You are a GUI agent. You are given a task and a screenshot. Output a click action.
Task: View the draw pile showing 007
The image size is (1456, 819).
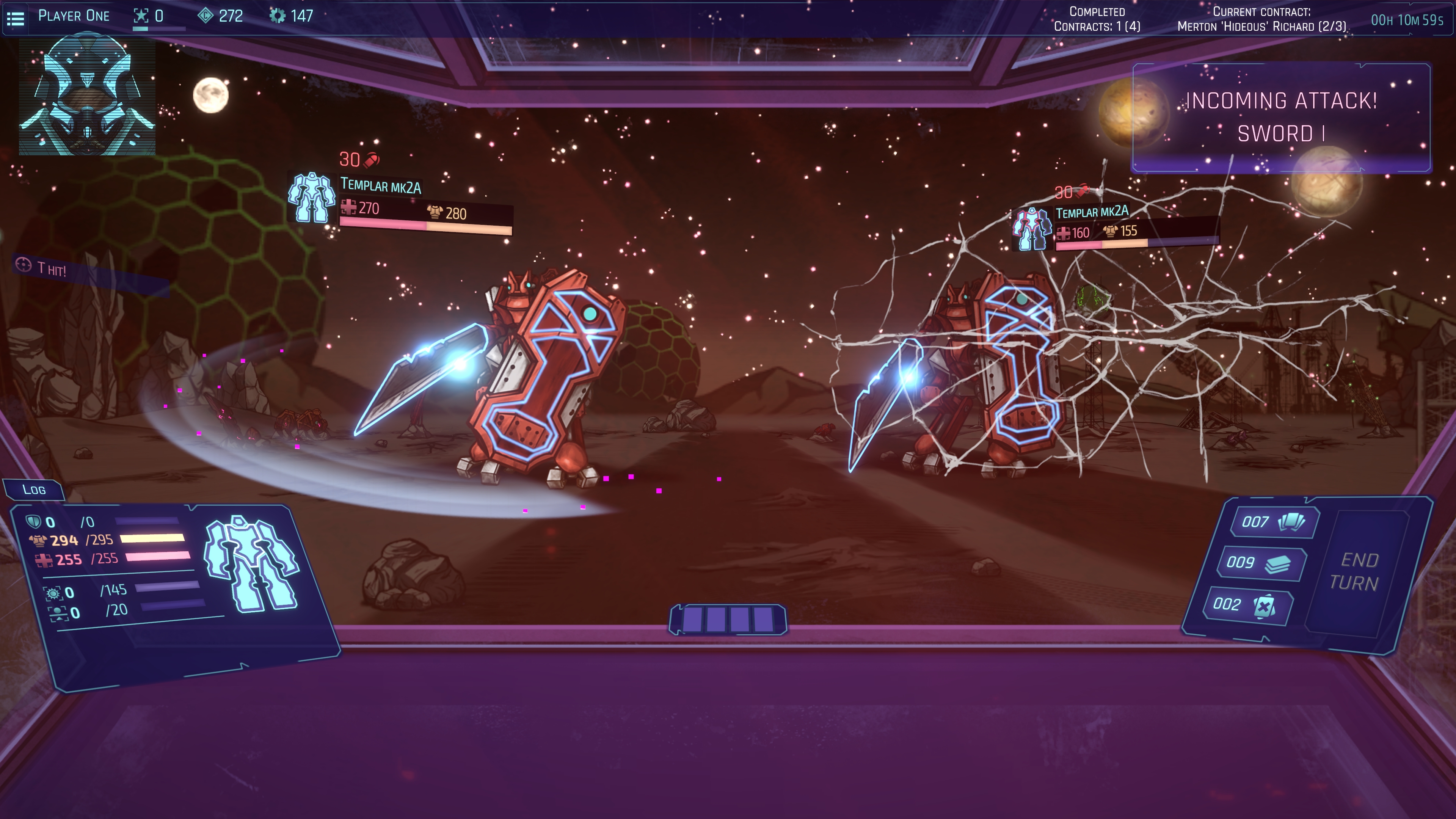click(1274, 522)
